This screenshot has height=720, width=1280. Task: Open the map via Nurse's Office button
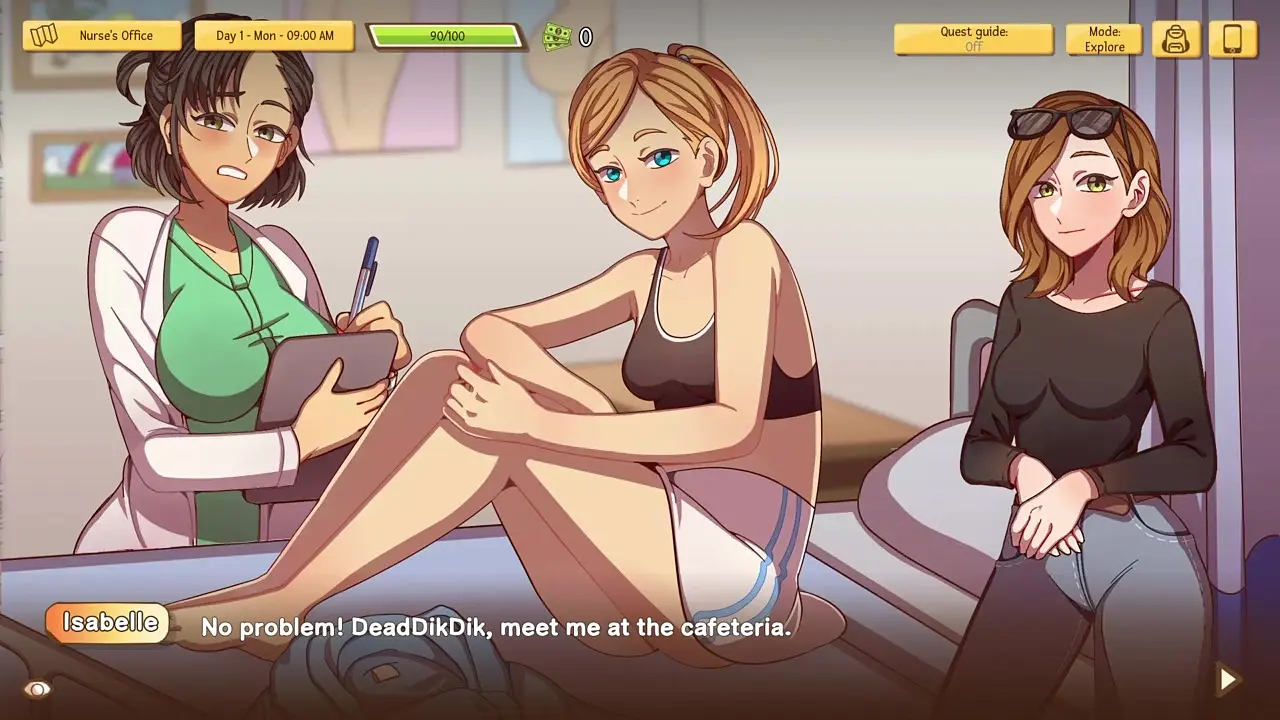102,36
